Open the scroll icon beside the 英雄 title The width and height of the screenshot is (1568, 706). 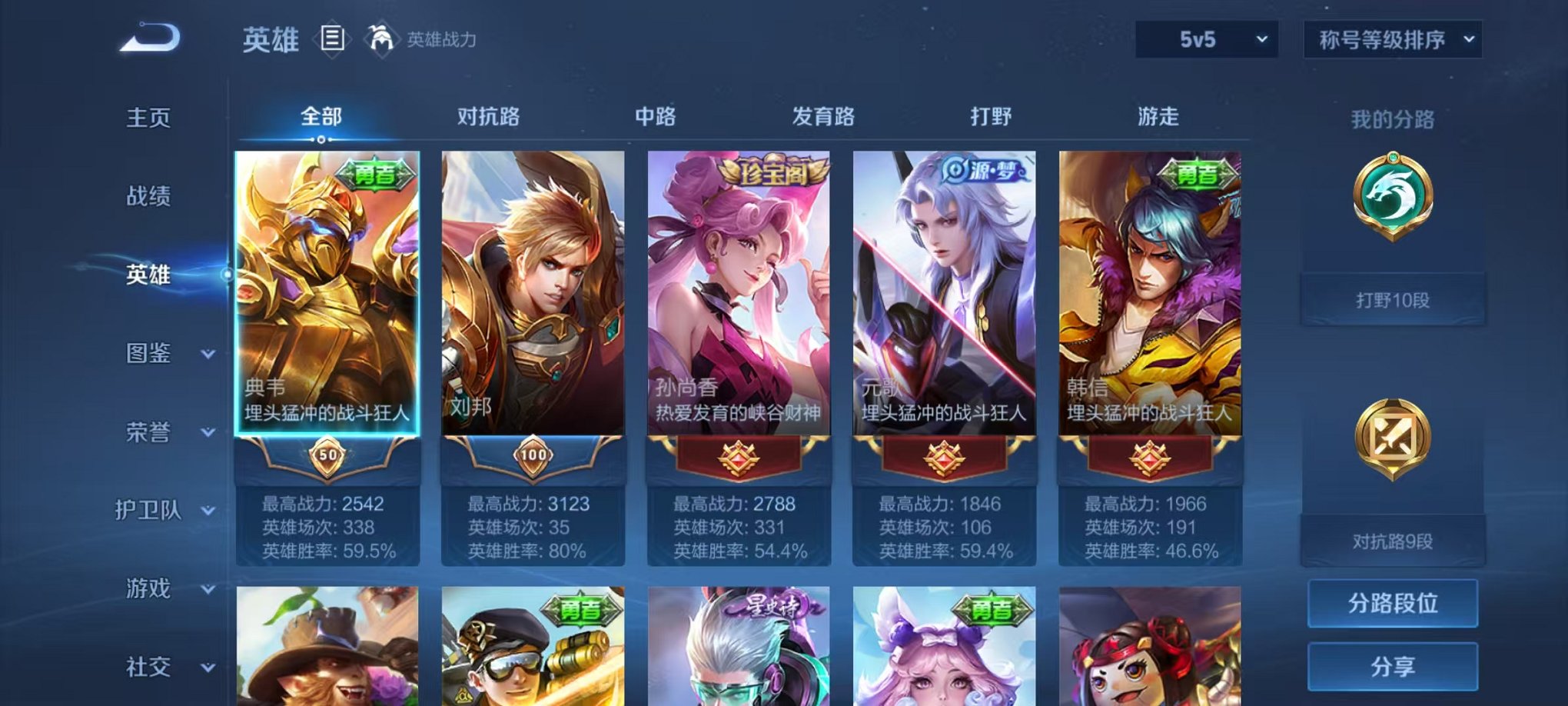click(332, 38)
